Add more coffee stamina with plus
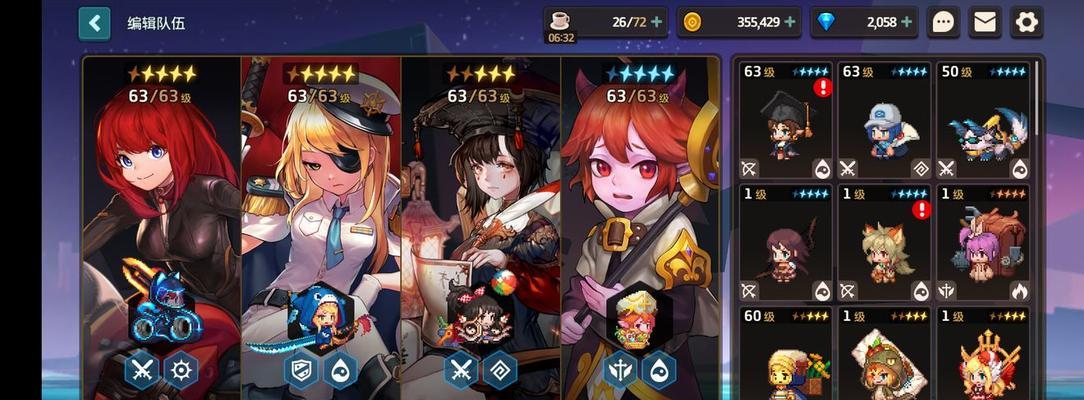The image size is (1084, 400). (655, 22)
